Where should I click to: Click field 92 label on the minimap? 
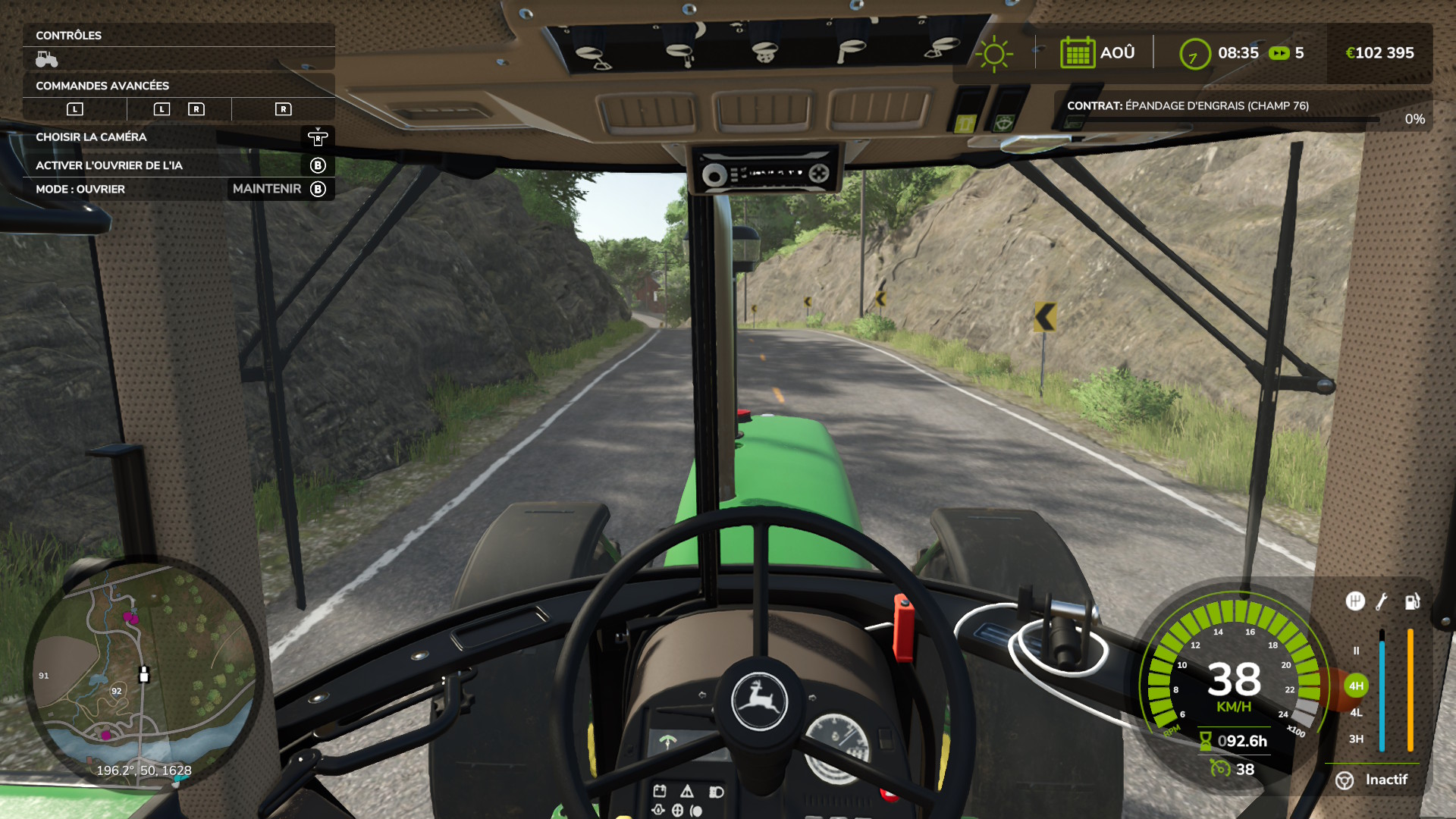point(117,691)
